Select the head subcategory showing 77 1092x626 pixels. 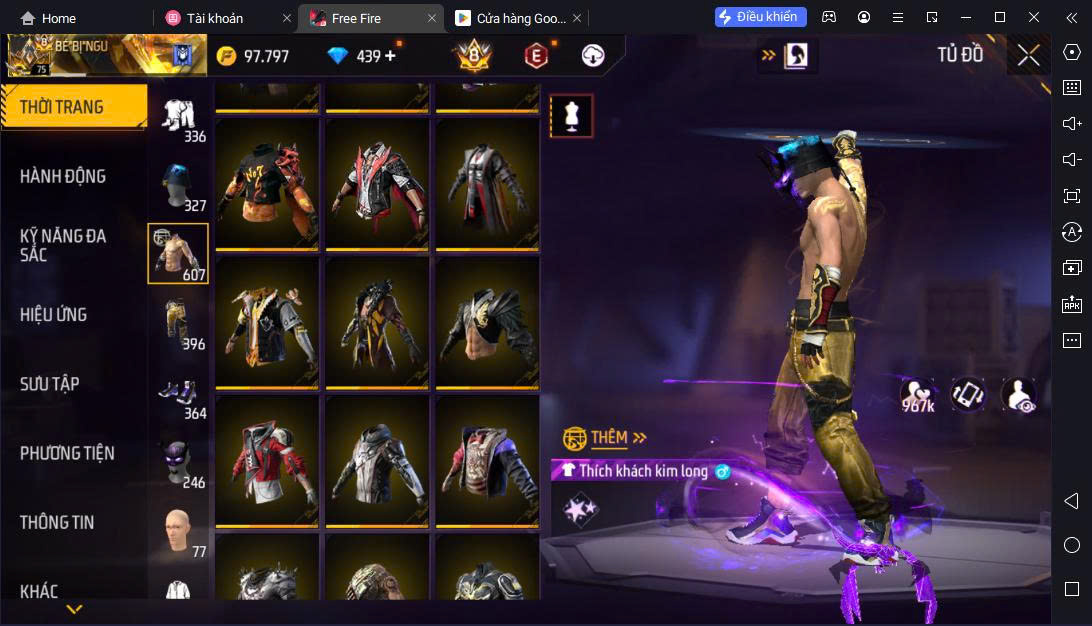pyautogui.click(x=178, y=530)
